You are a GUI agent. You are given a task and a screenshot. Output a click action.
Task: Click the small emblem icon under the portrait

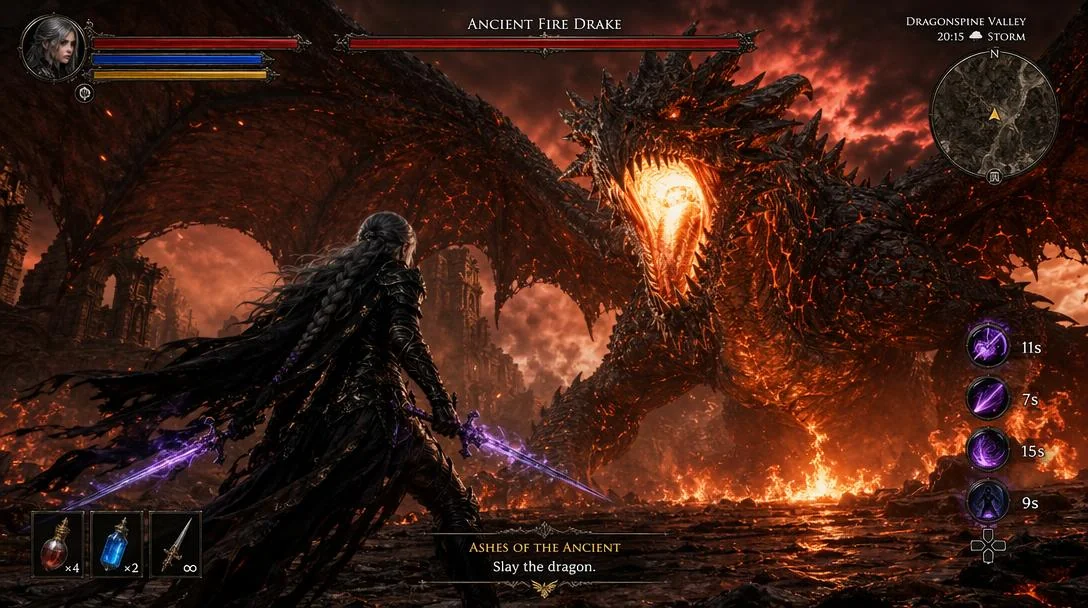(84, 93)
